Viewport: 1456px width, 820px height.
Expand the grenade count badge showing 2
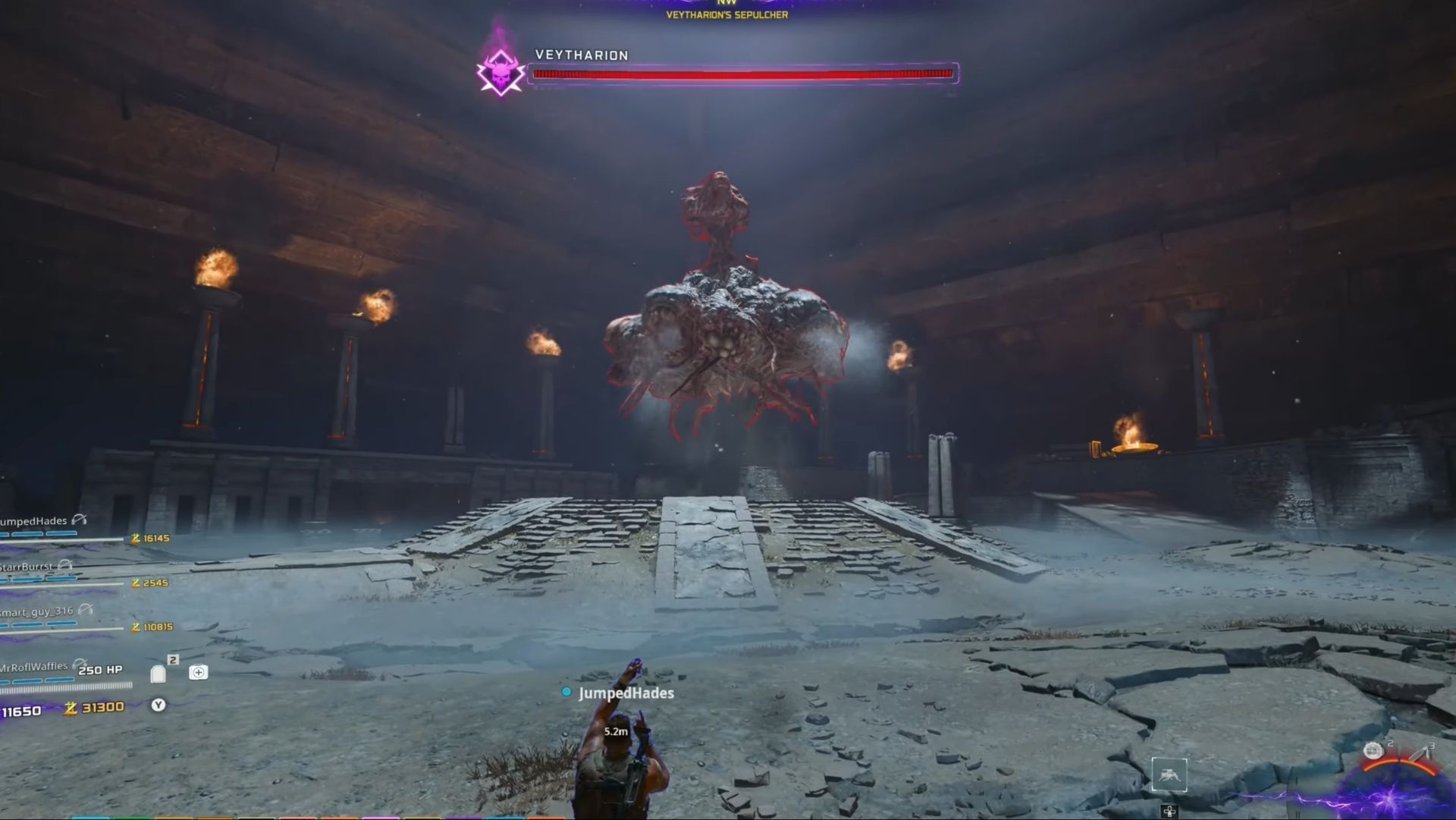(172, 658)
